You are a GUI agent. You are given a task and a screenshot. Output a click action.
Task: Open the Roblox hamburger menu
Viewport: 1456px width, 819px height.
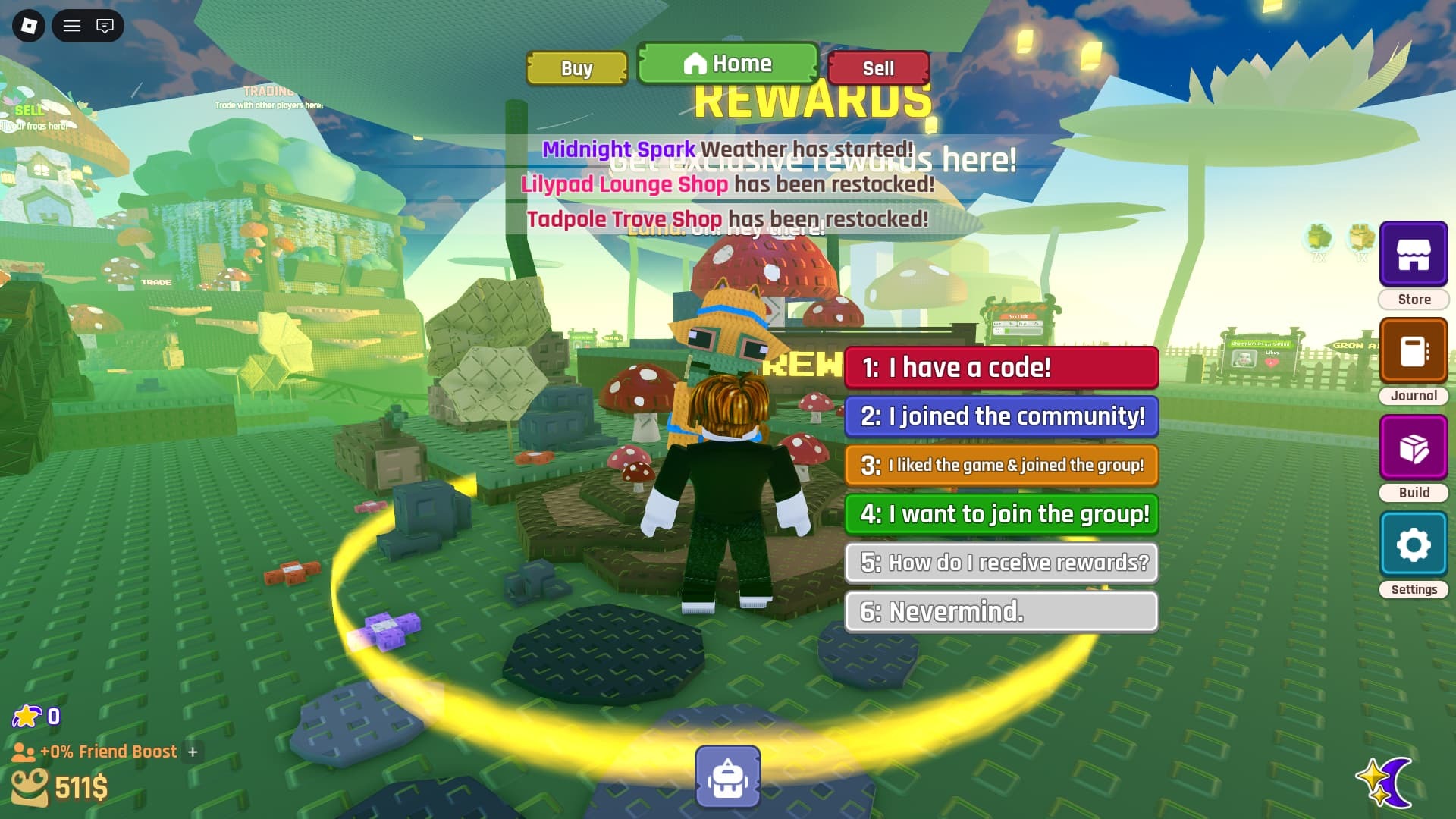point(72,26)
